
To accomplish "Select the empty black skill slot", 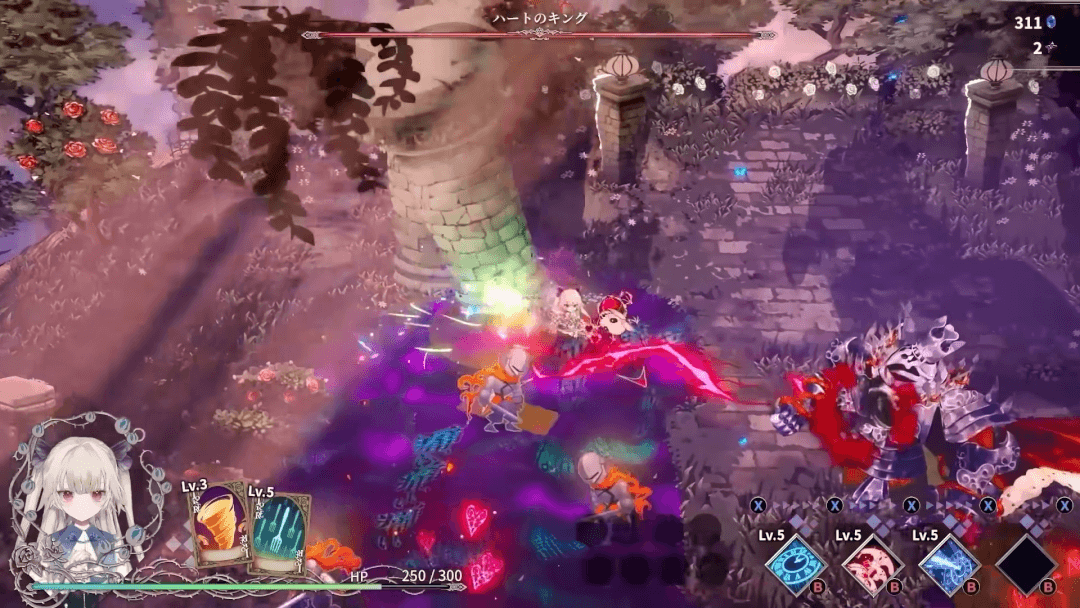I will point(1026,564).
